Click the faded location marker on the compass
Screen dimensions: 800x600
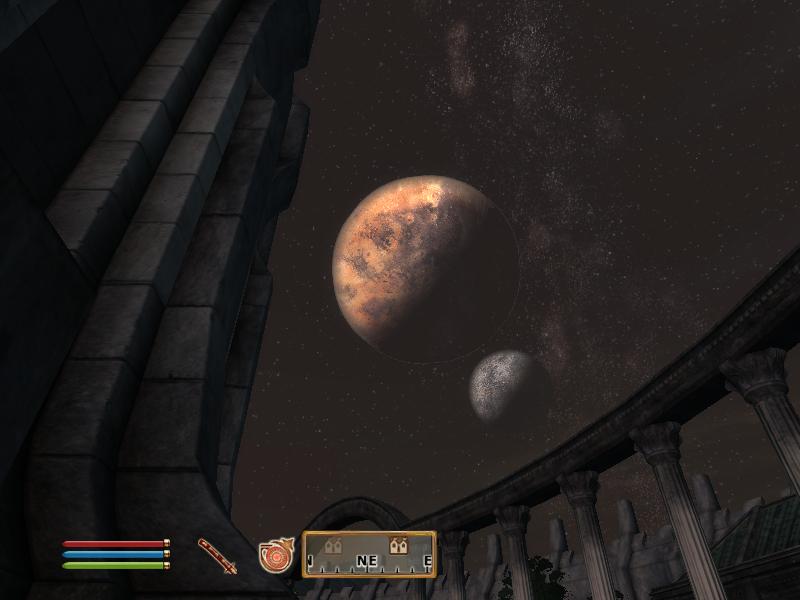click(333, 545)
